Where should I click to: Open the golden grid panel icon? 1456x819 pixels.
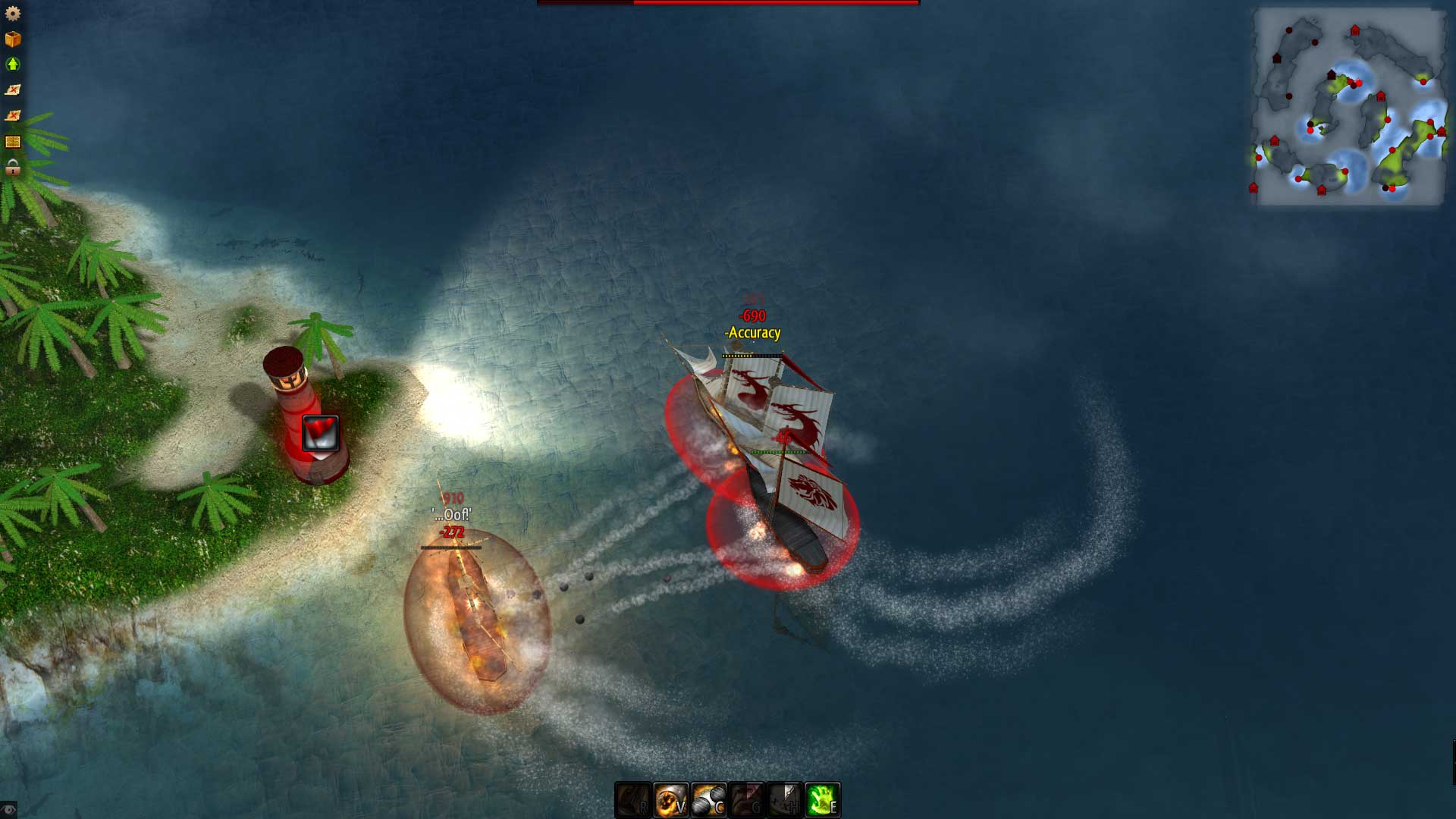13,142
